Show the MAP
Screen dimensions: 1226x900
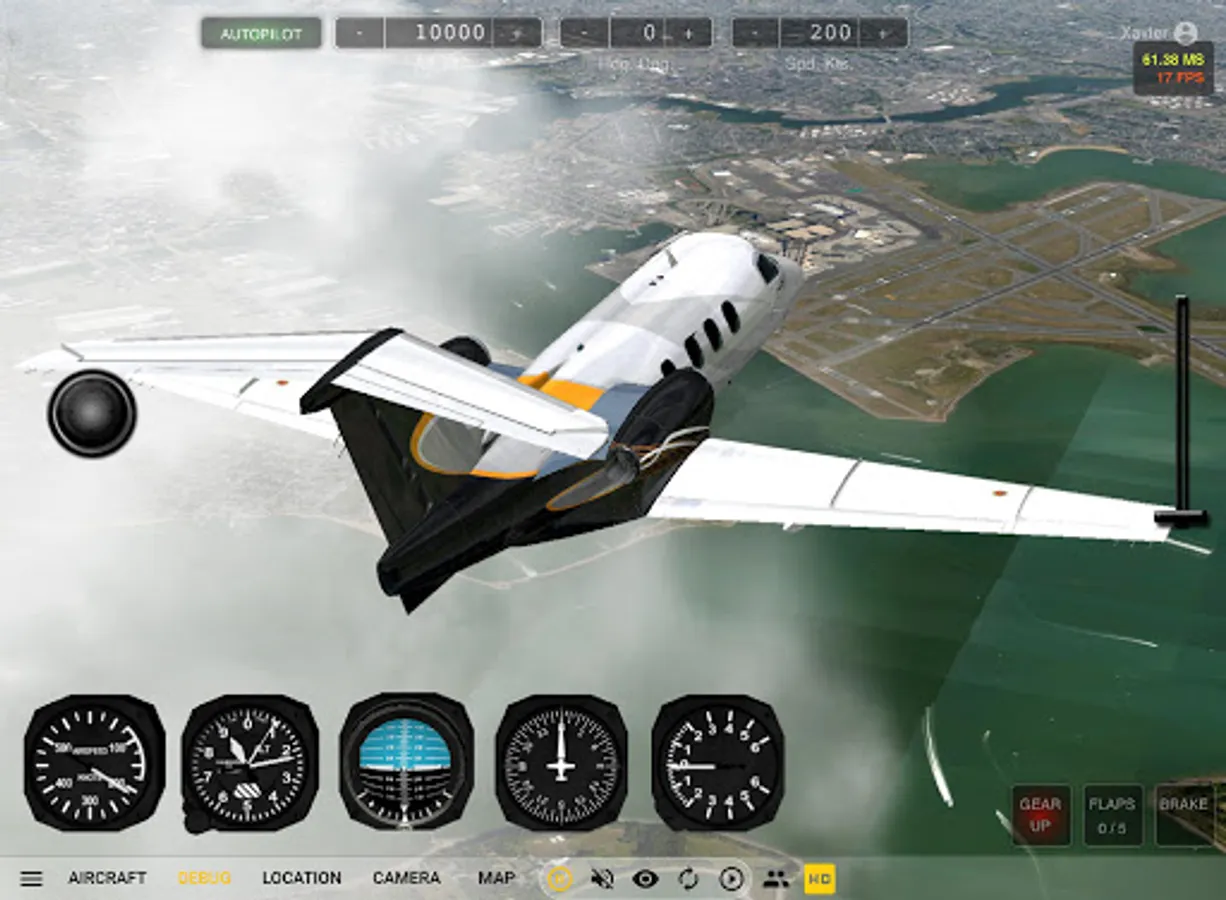[496, 878]
